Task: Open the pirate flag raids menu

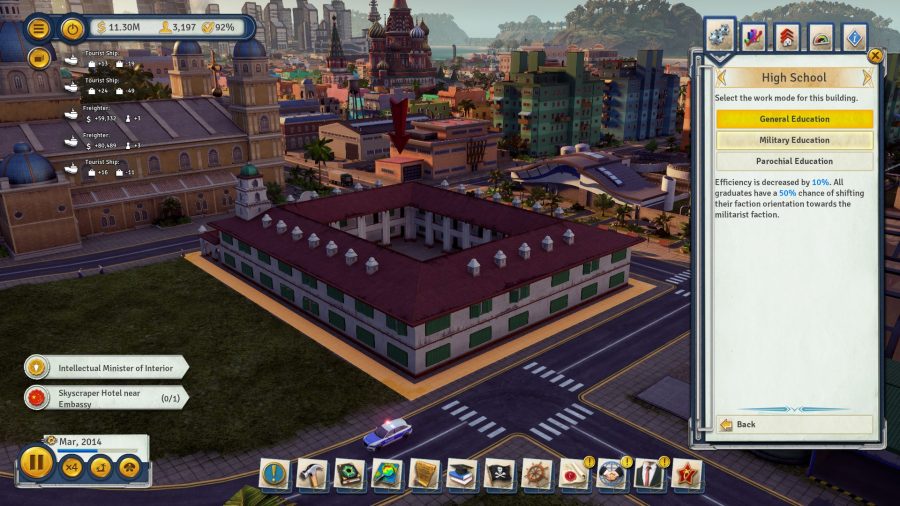Action: pyautogui.click(x=499, y=474)
